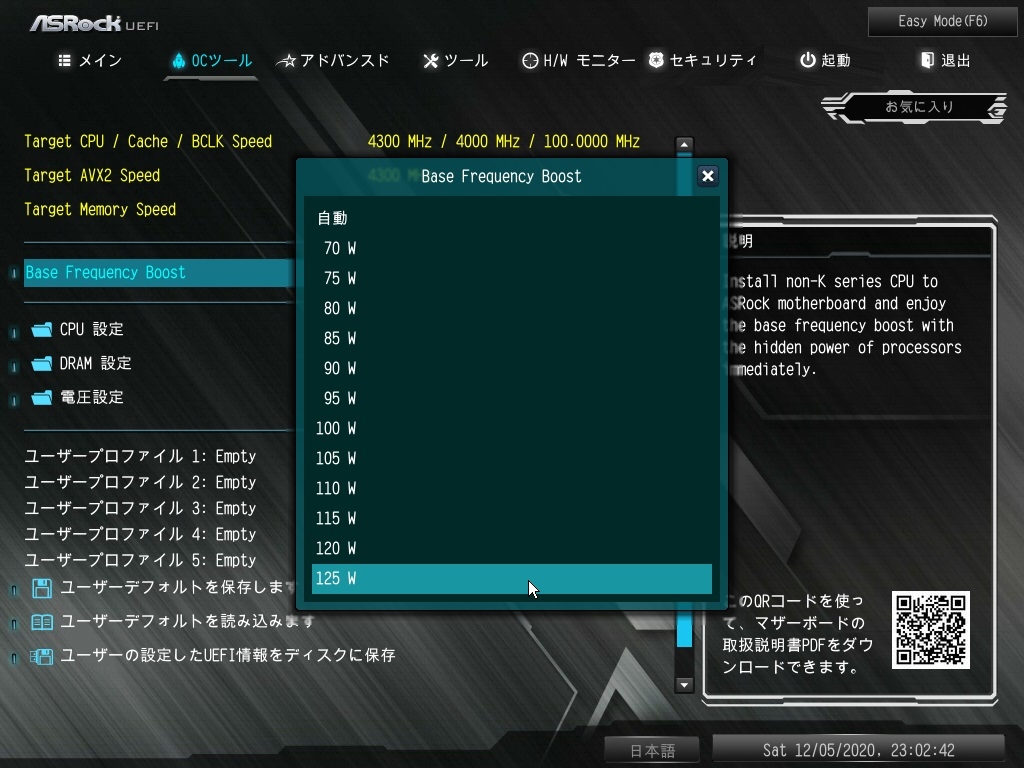Open the DRAM 設定 folder
The width and height of the screenshot is (1024, 768).
(x=95, y=364)
